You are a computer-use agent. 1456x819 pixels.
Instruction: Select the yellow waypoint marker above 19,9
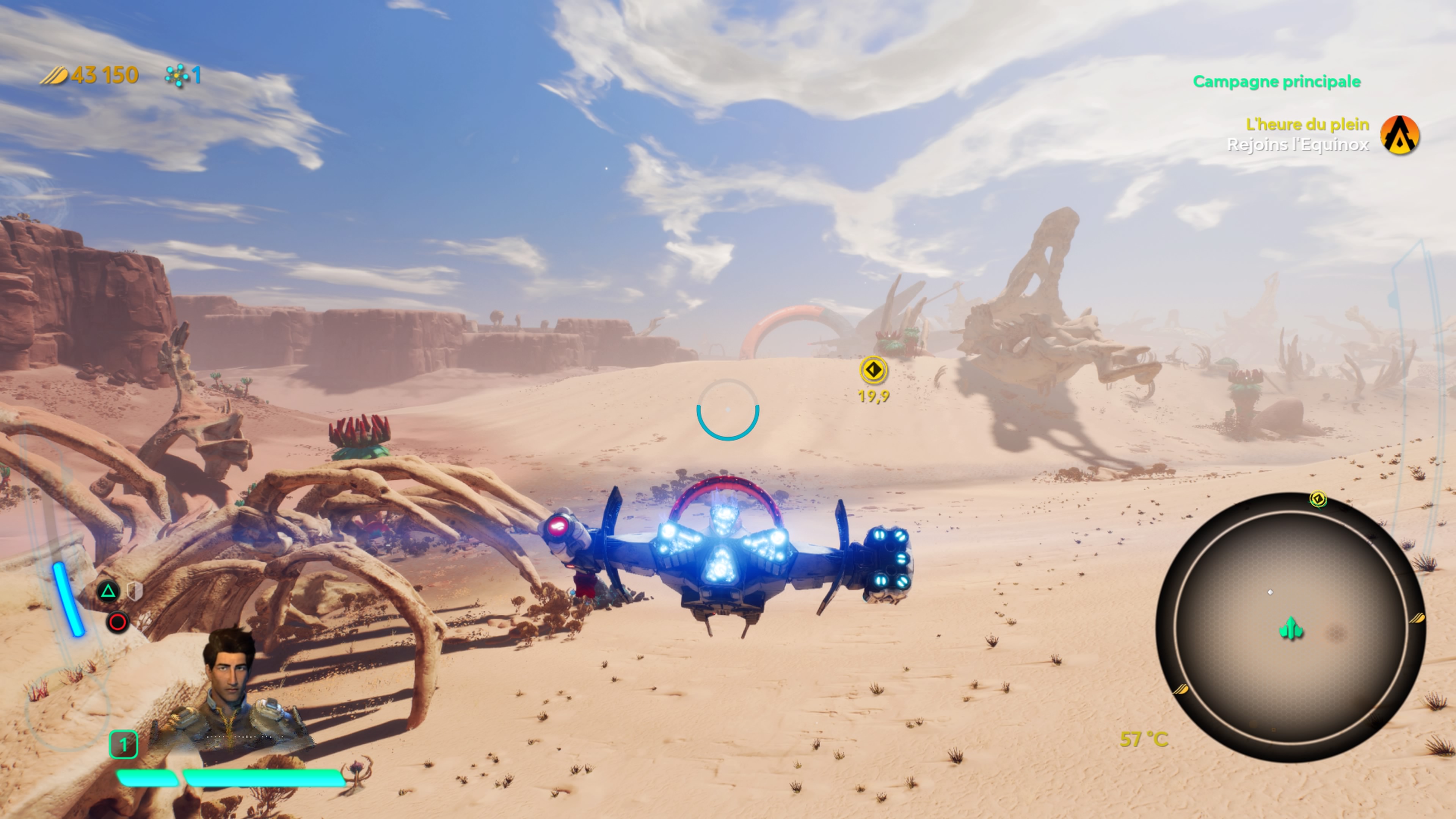pyautogui.click(x=873, y=370)
